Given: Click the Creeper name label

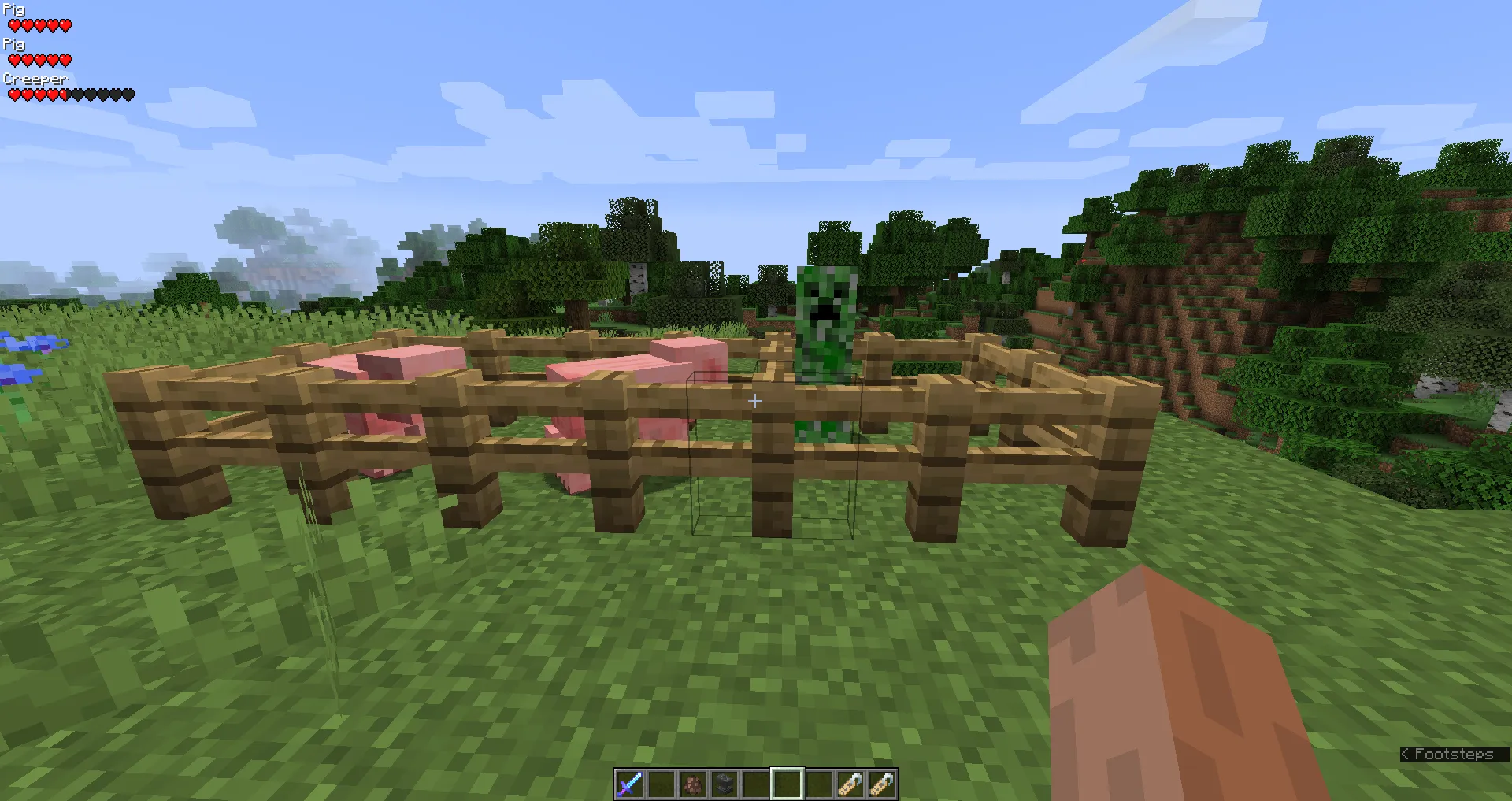Looking at the screenshot, I should click(36, 79).
